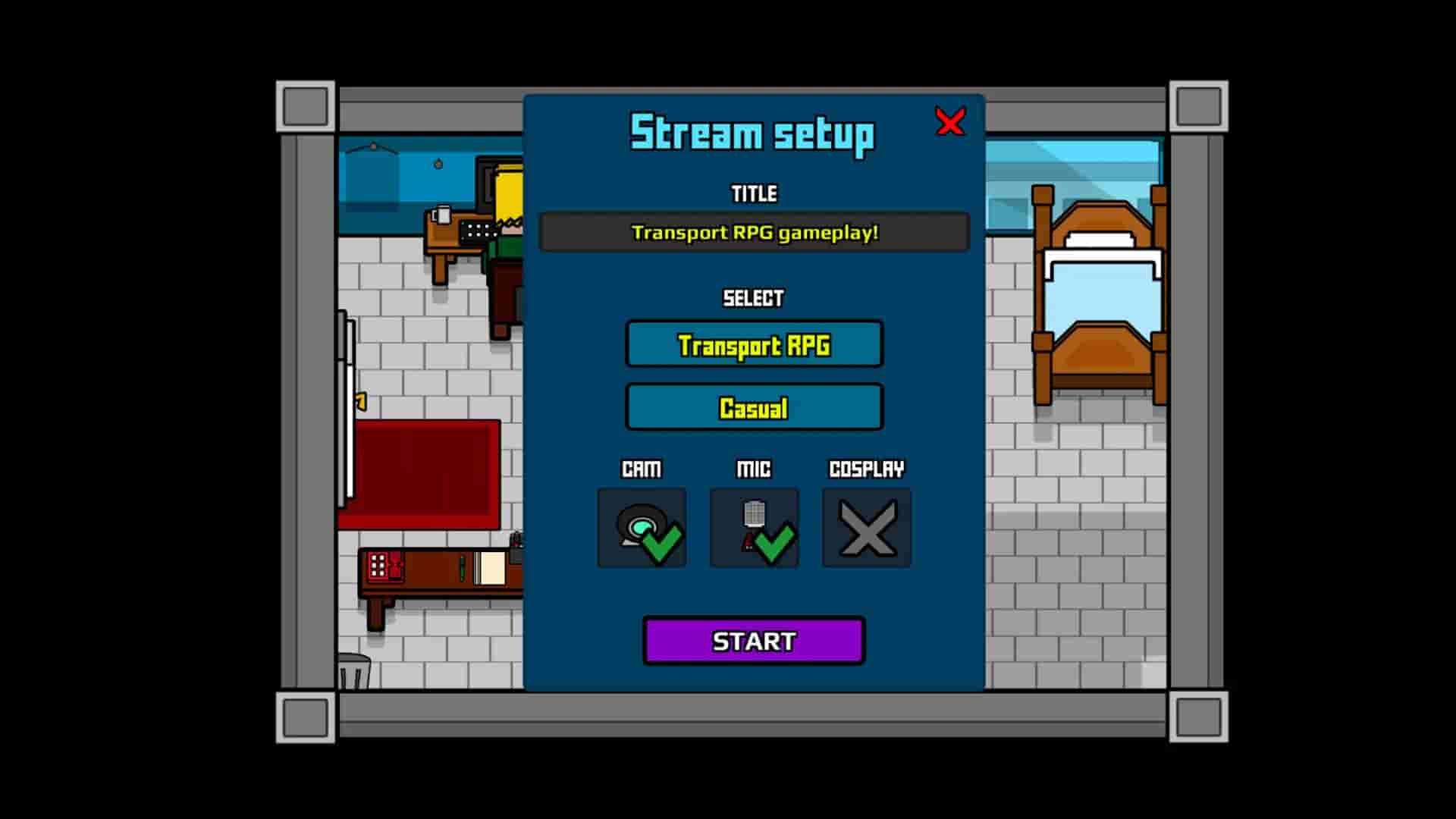Screen dimensions: 1456x819
Task: Click the microphone icon under MIC
Action: click(754, 527)
